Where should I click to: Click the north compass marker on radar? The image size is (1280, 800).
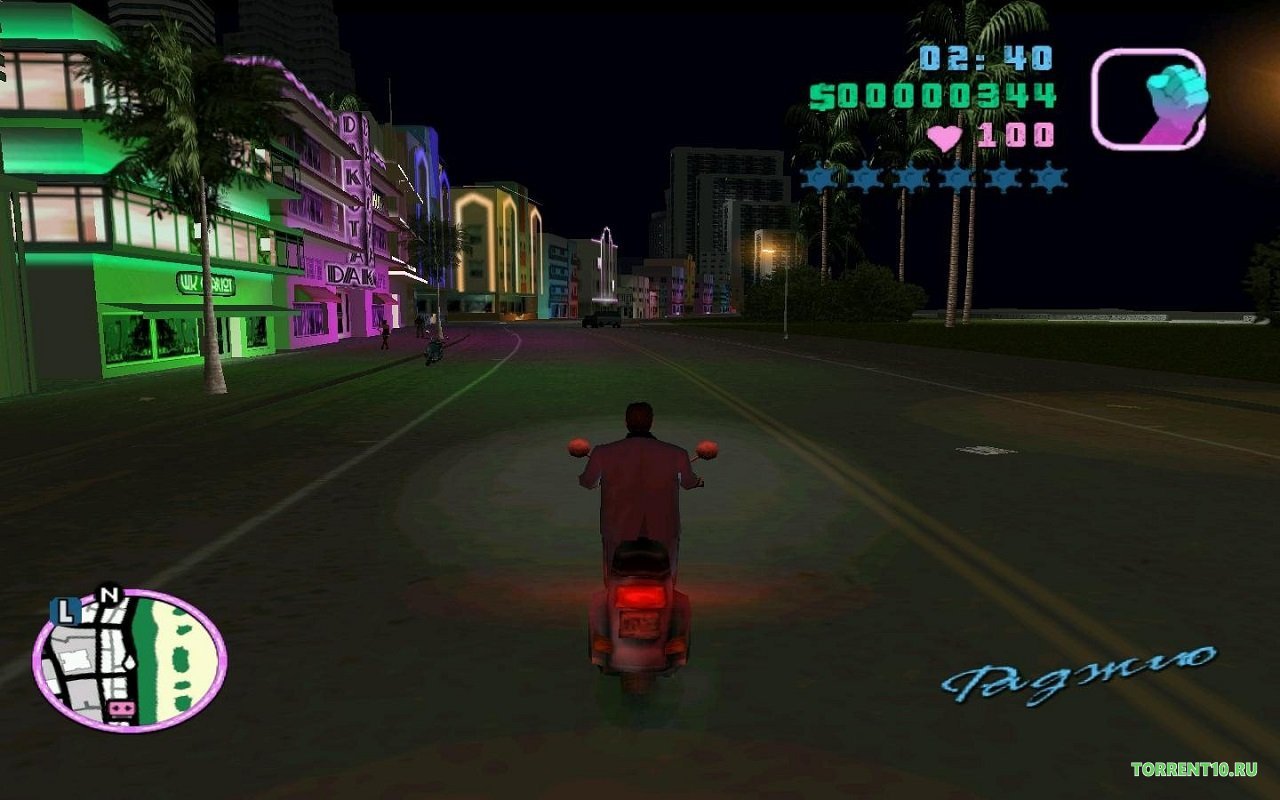click(109, 592)
